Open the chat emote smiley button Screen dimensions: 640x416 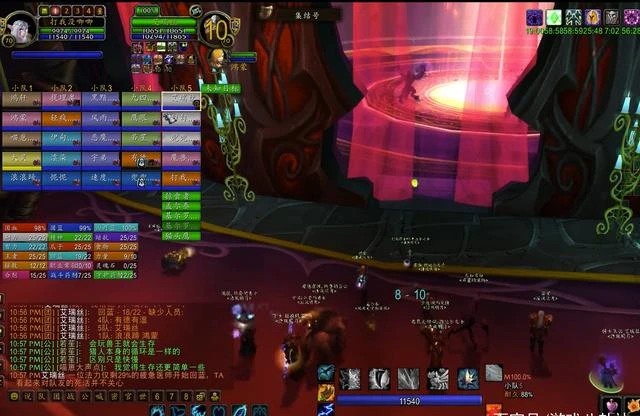click(13, 397)
